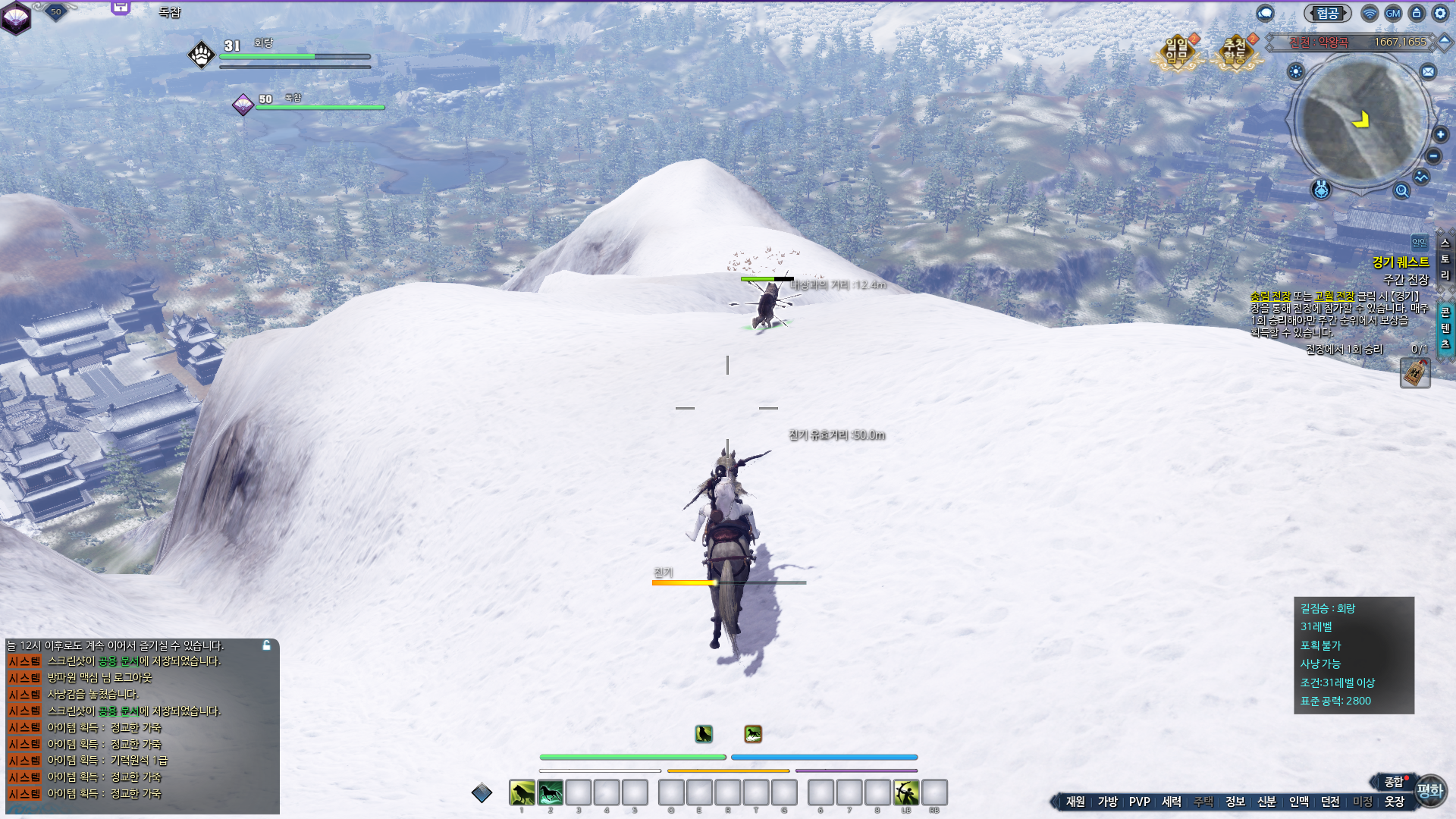Open the mail envelope icon
This screenshot has height=819, width=1456.
1428,72
